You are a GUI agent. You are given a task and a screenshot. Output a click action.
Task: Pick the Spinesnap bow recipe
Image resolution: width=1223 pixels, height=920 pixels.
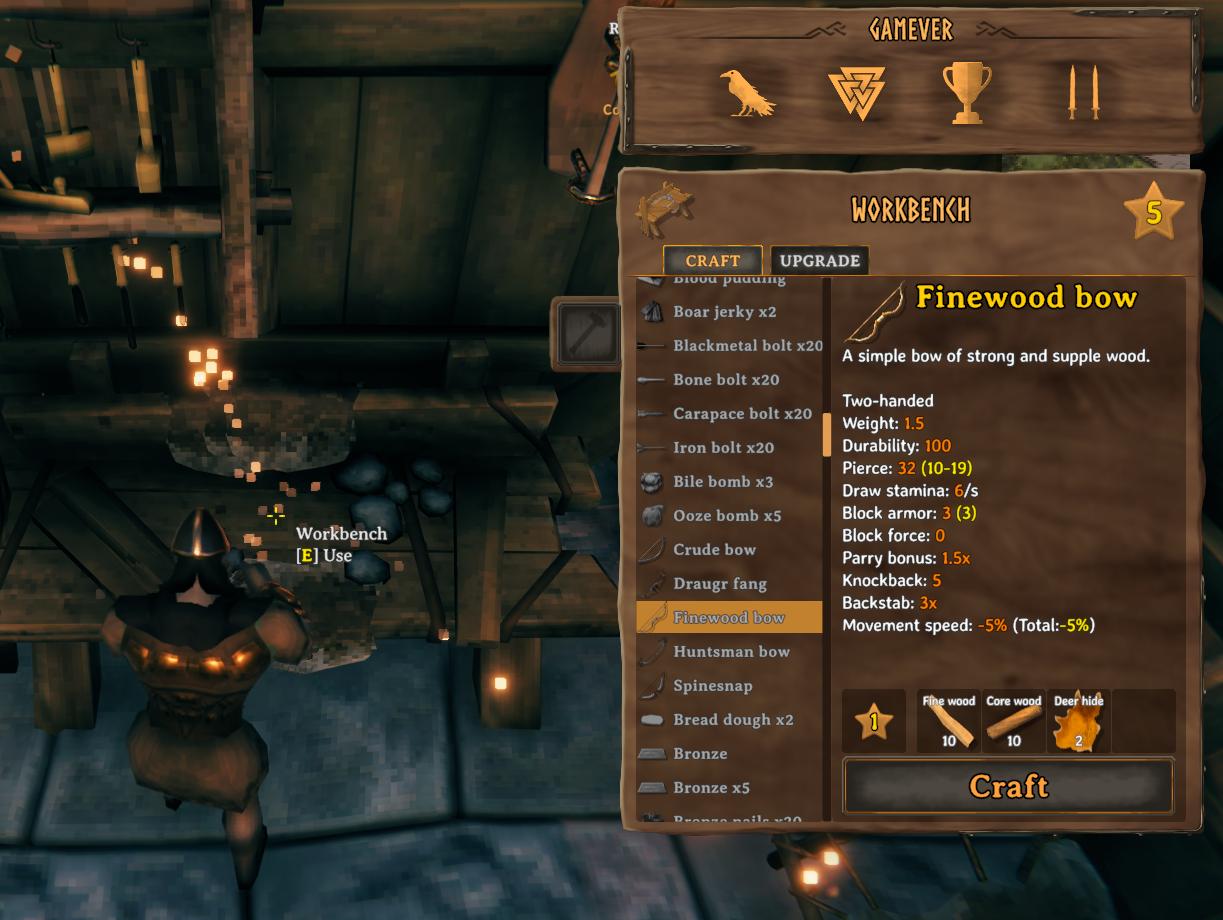pyautogui.click(x=712, y=686)
